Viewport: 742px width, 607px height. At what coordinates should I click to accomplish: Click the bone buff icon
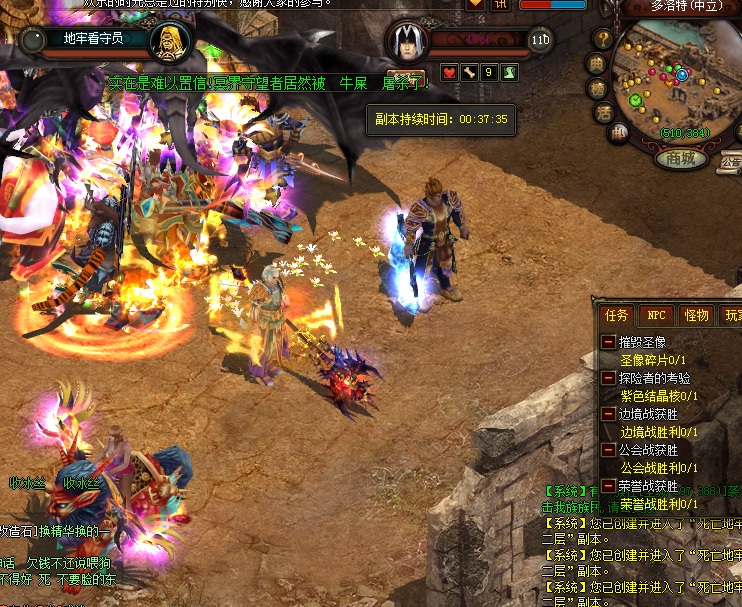468,72
